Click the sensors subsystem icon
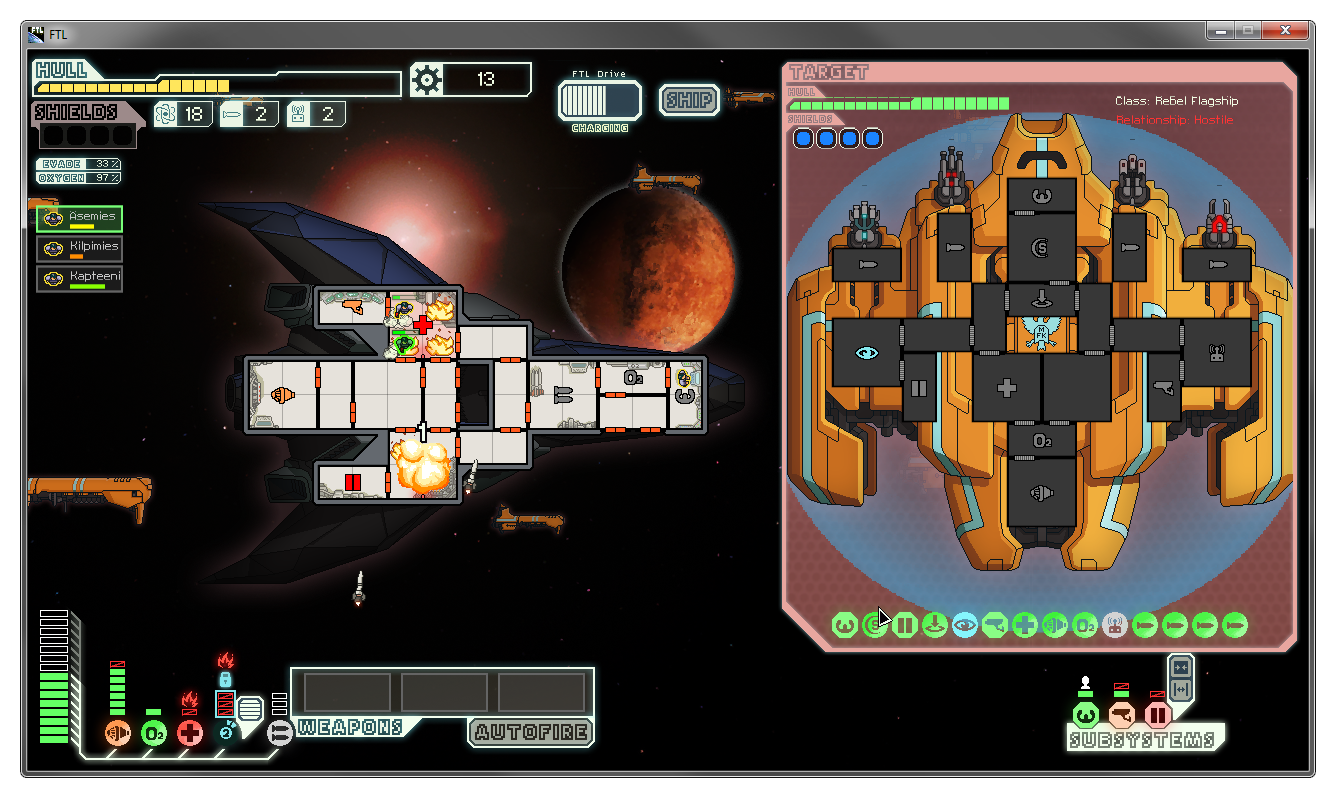 point(1121,715)
